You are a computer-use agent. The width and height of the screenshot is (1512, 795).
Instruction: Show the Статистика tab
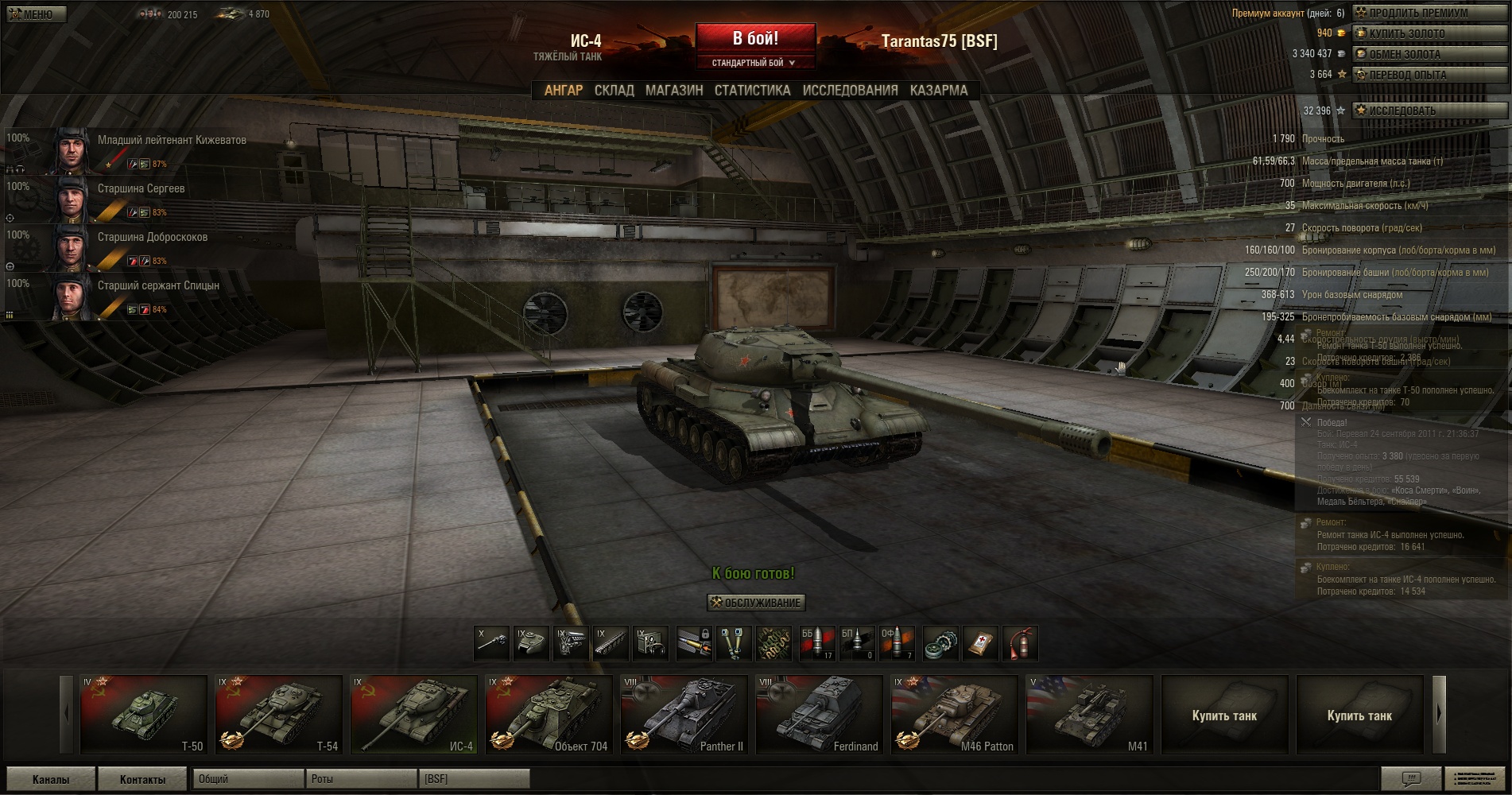pos(752,91)
